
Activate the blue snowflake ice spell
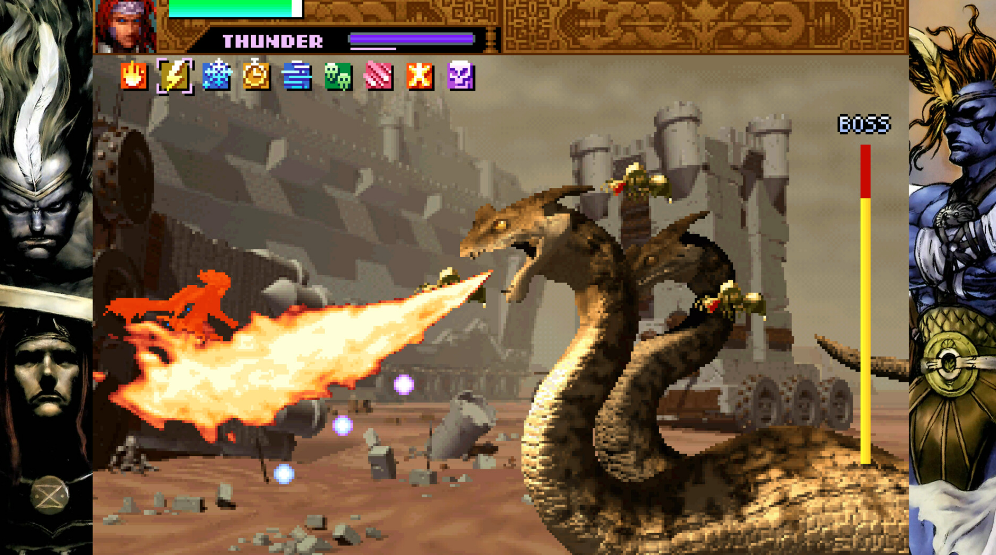click(x=216, y=76)
